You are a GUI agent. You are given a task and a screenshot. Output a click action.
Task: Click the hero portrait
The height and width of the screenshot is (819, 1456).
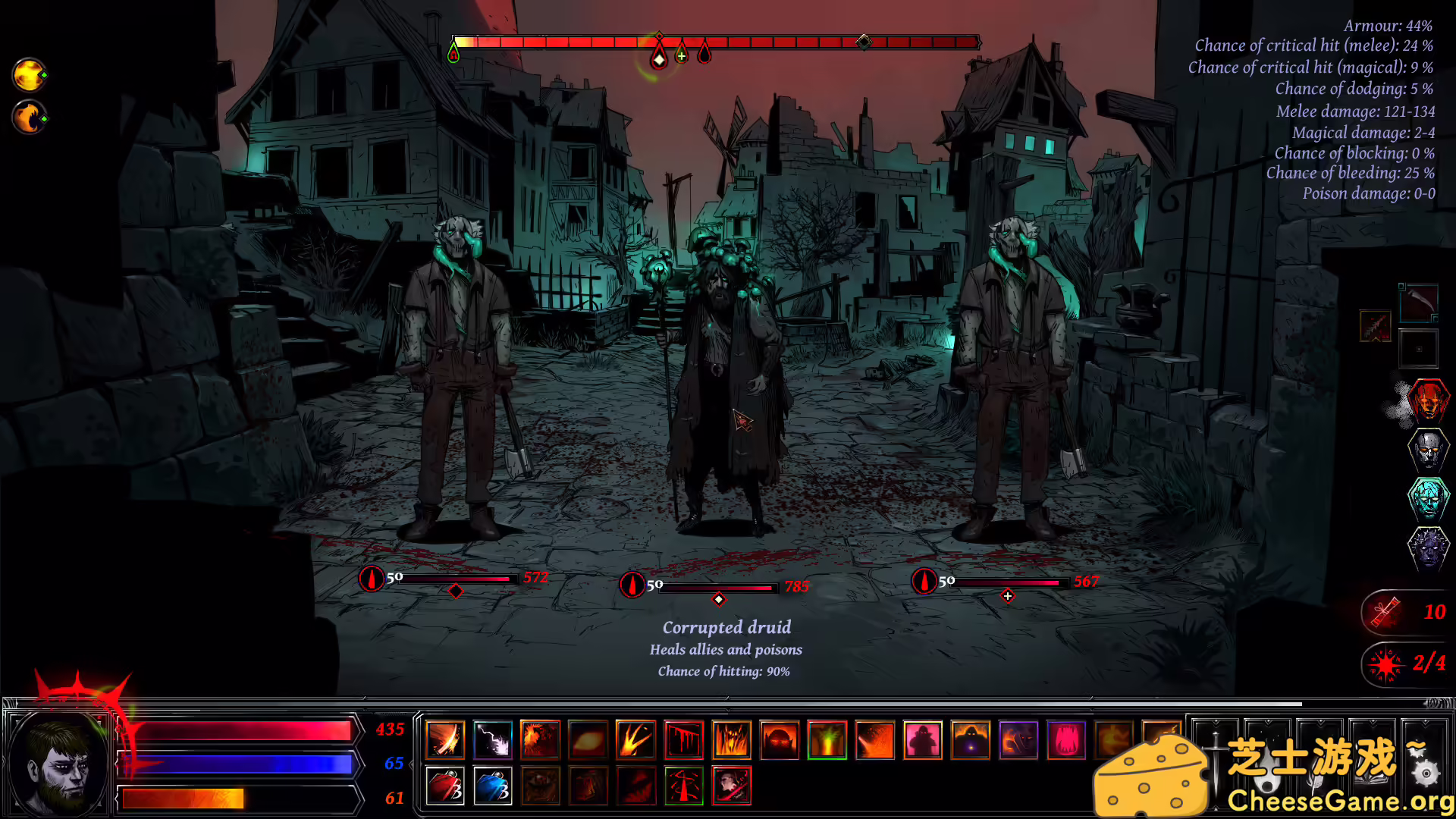click(59, 762)
